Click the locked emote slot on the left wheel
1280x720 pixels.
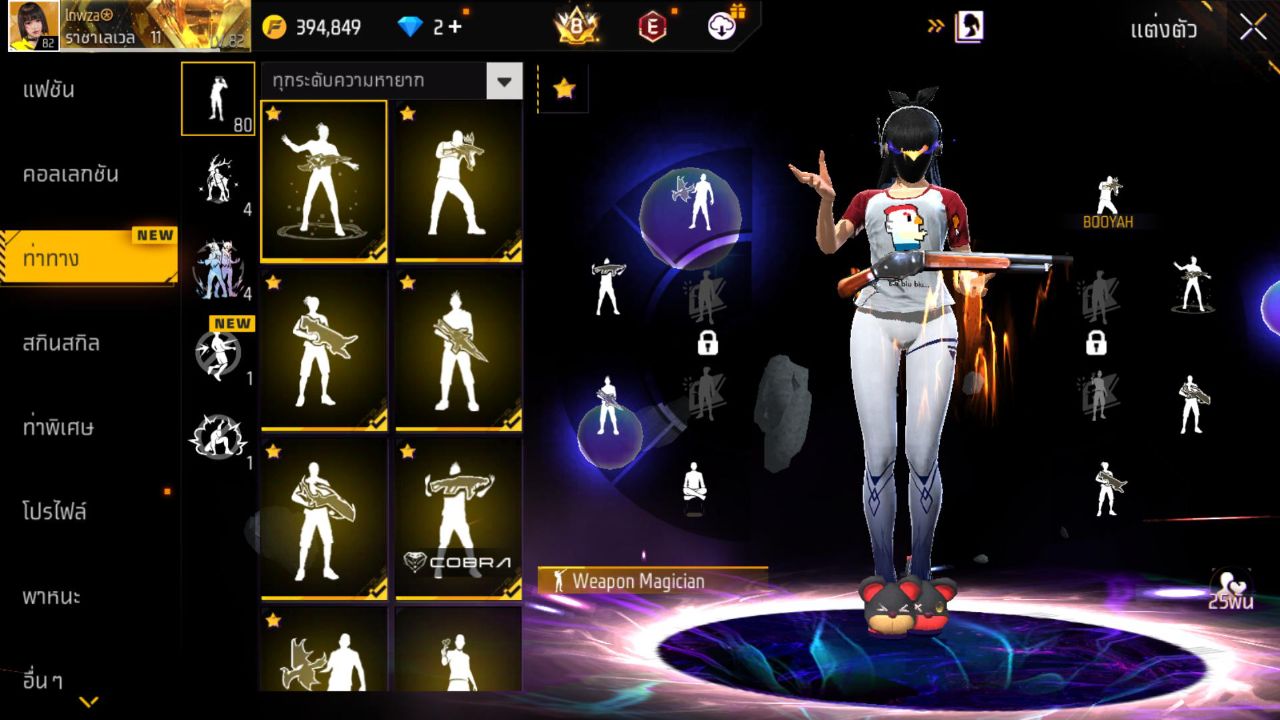(710, 343)
